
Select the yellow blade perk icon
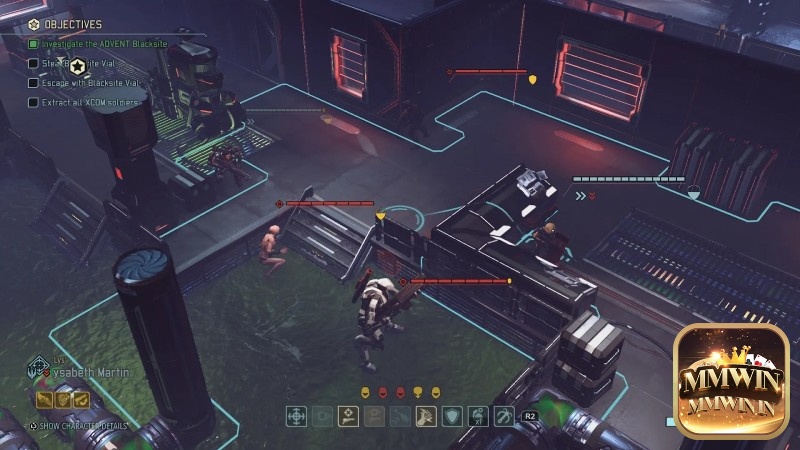(x=44, y=400)
